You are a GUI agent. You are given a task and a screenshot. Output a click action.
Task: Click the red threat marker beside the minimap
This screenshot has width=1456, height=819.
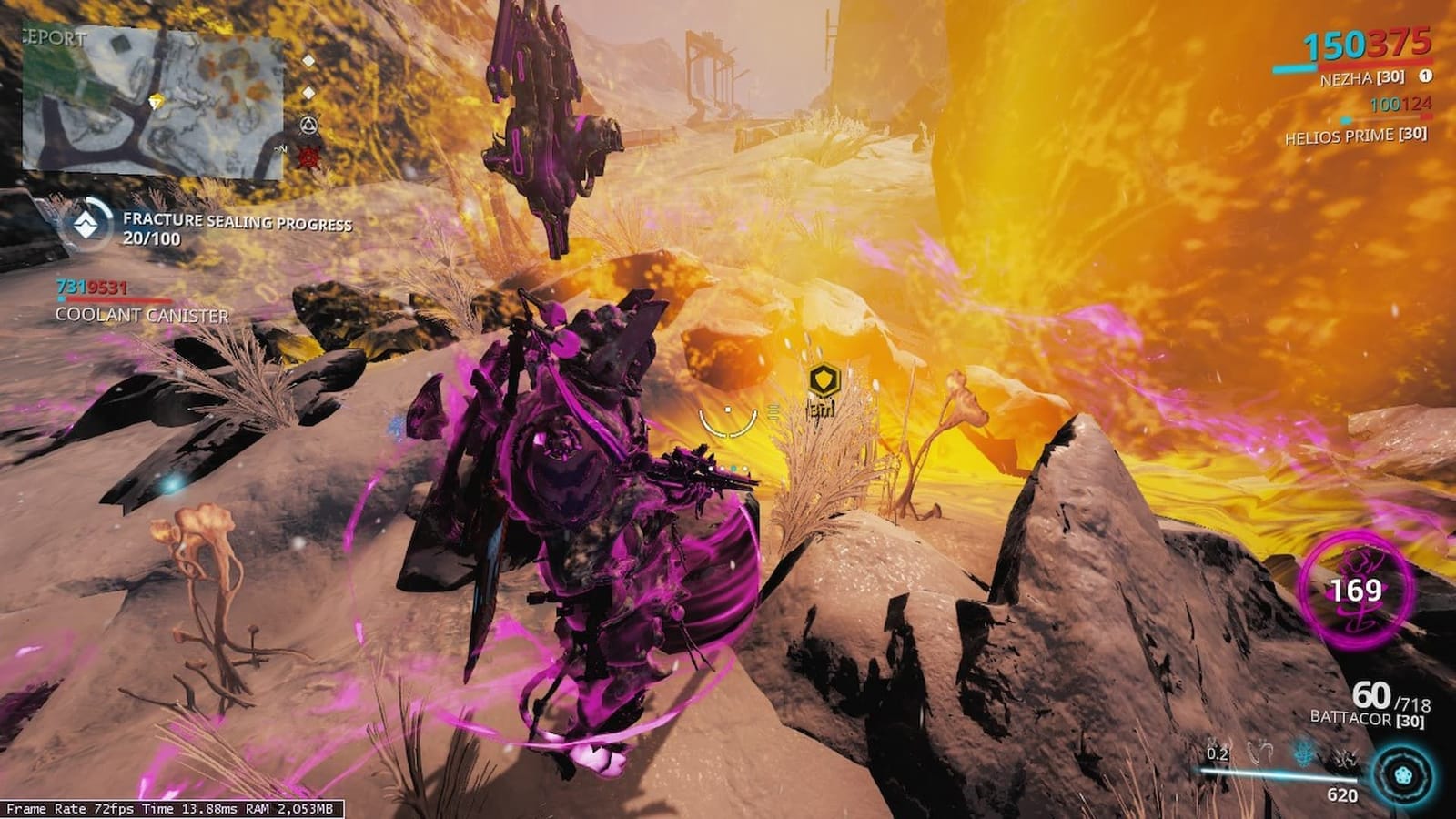pyautogui.click(x=309, y=157)
